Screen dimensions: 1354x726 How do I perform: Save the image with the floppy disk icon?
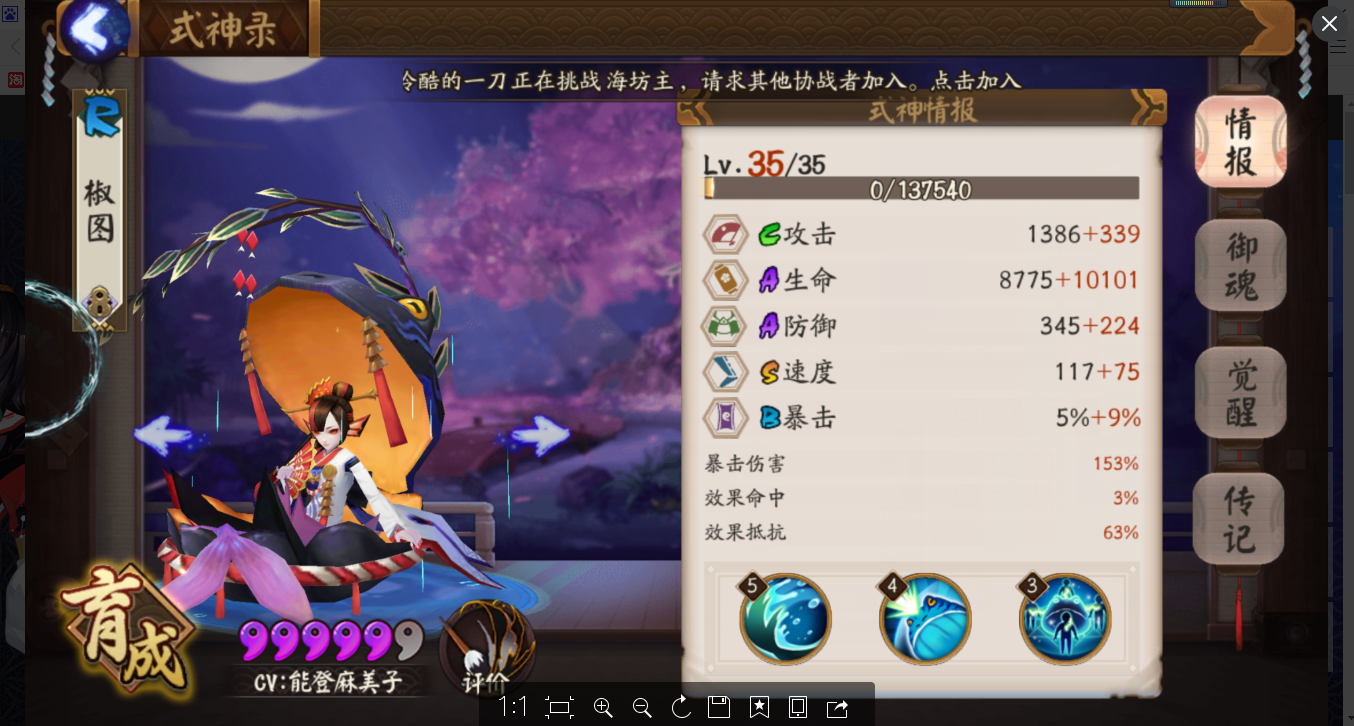coord(719,708)
